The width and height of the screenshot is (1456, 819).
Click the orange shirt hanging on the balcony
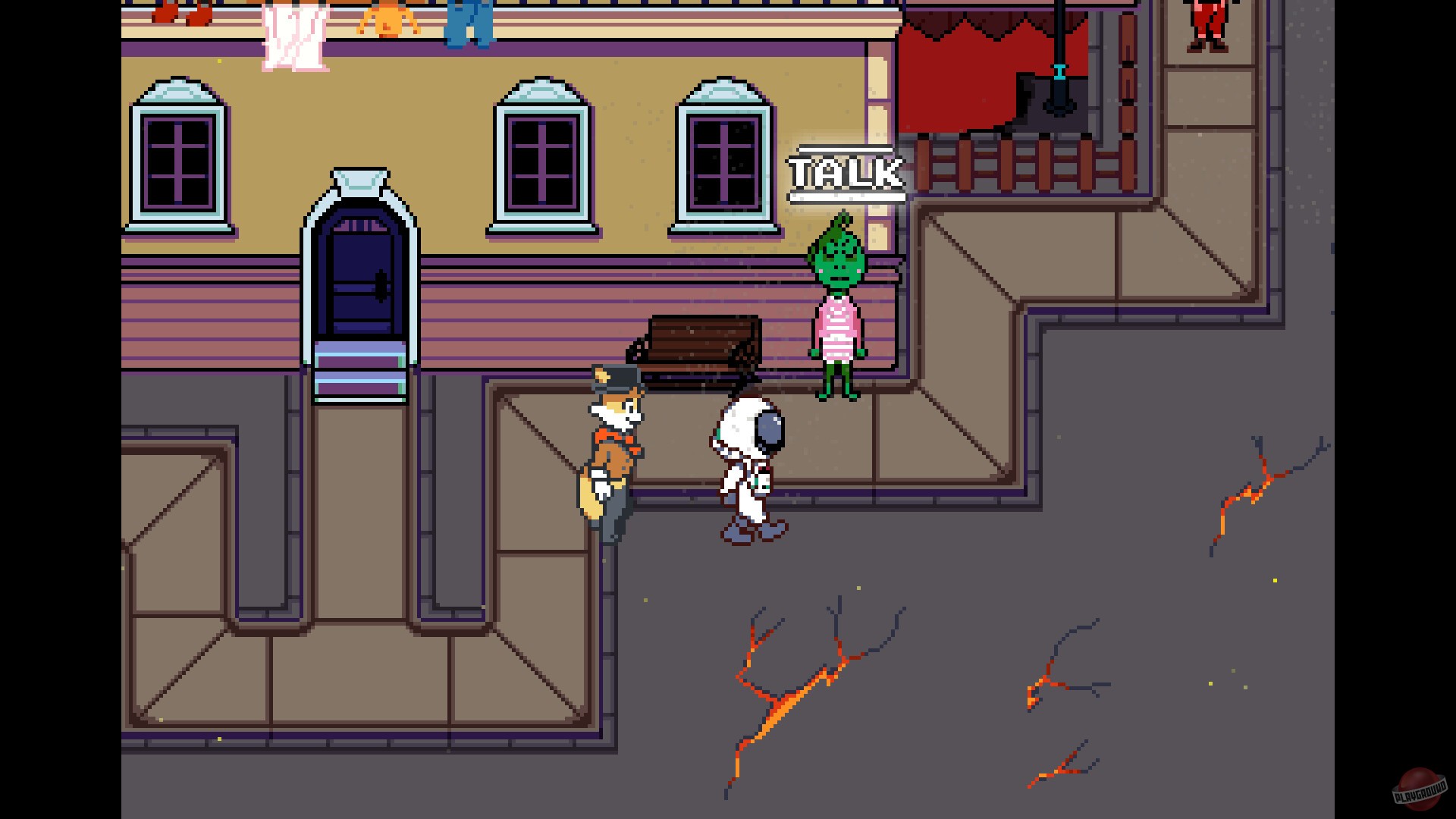[387, 19]
